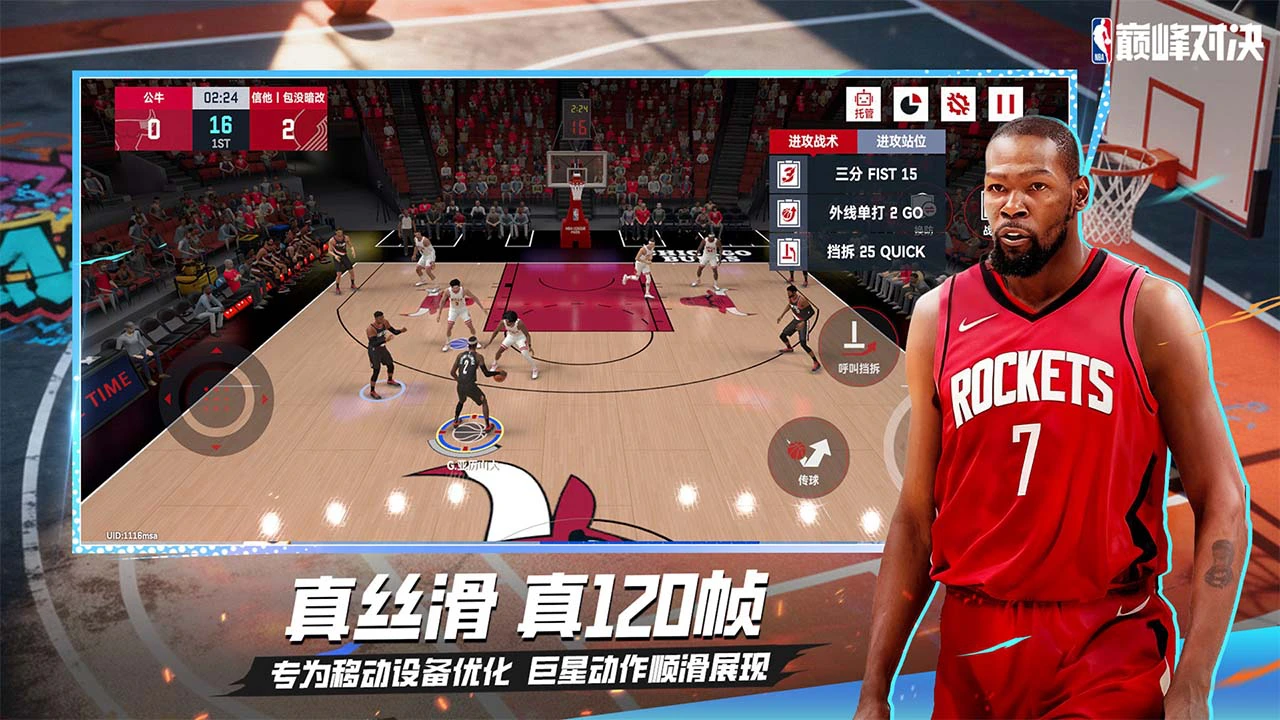The width and height of the screenshot is (1280, 720).
Task: Tap the 换防 switch-defense label
Action: pyautogui.click(x=924, y=226)
